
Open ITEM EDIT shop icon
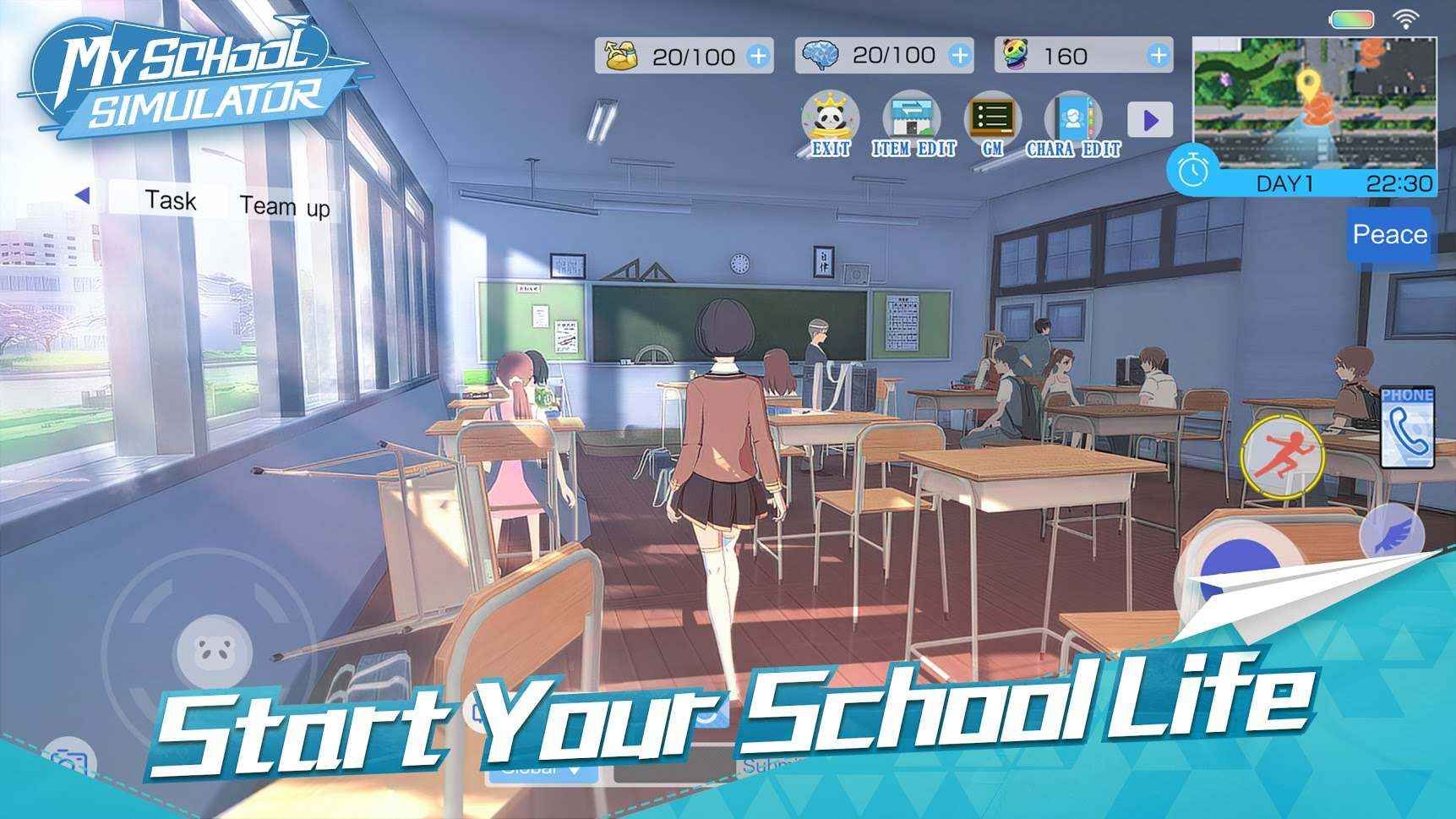coord(913,118)
